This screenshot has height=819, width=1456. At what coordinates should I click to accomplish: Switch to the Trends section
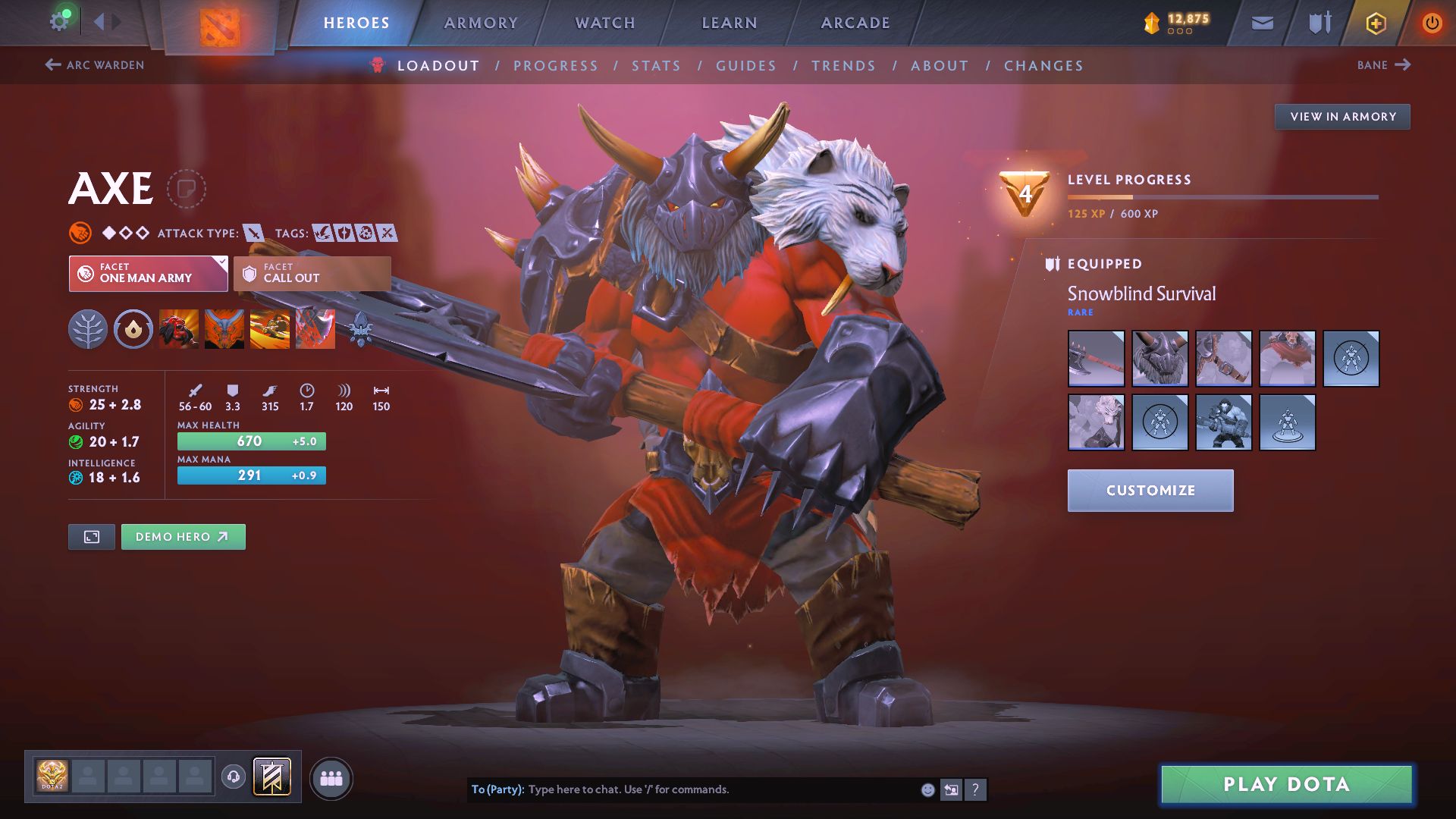(843, 66)
